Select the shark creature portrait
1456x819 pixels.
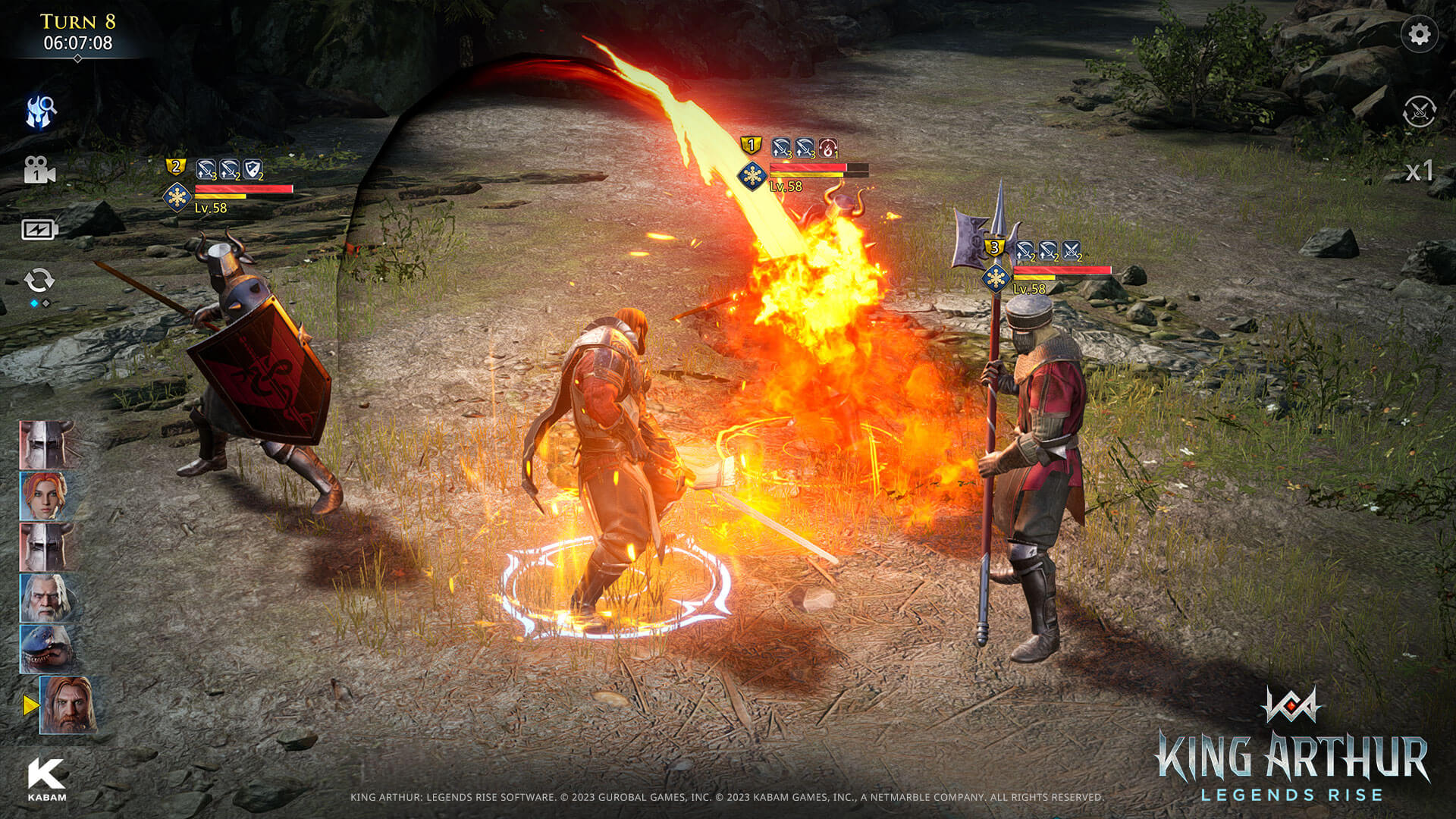[x=45, y=649]
